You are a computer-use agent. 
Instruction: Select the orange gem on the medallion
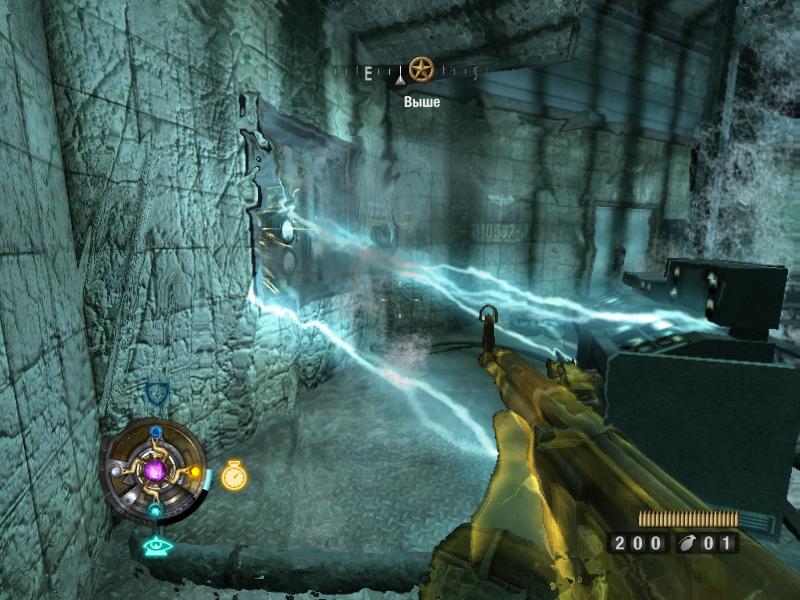(195, 472)
